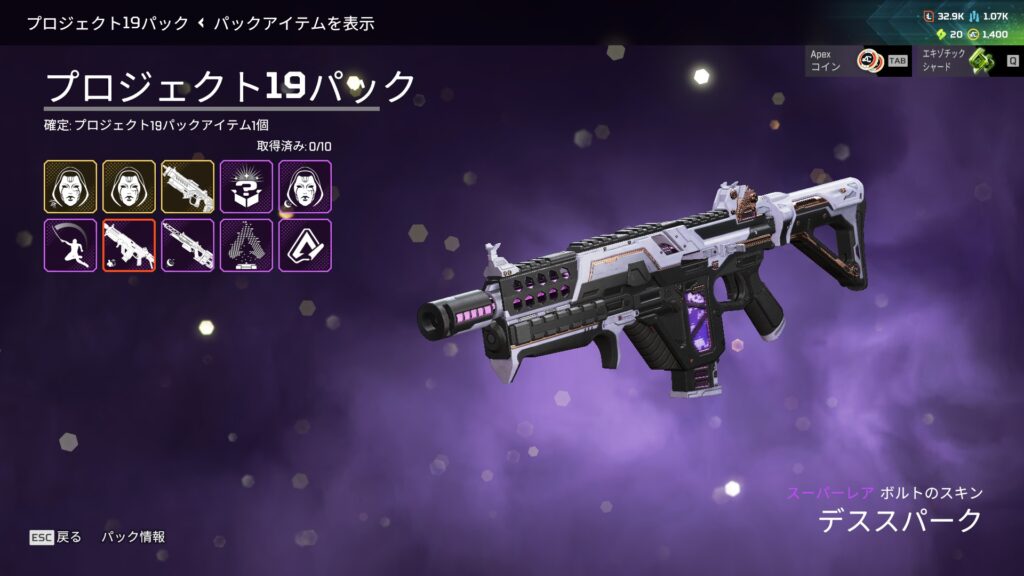The image size is (1024, 576).
Task: Select the red-highlighted Volt skin tile
Action: [x=129, y=245]
